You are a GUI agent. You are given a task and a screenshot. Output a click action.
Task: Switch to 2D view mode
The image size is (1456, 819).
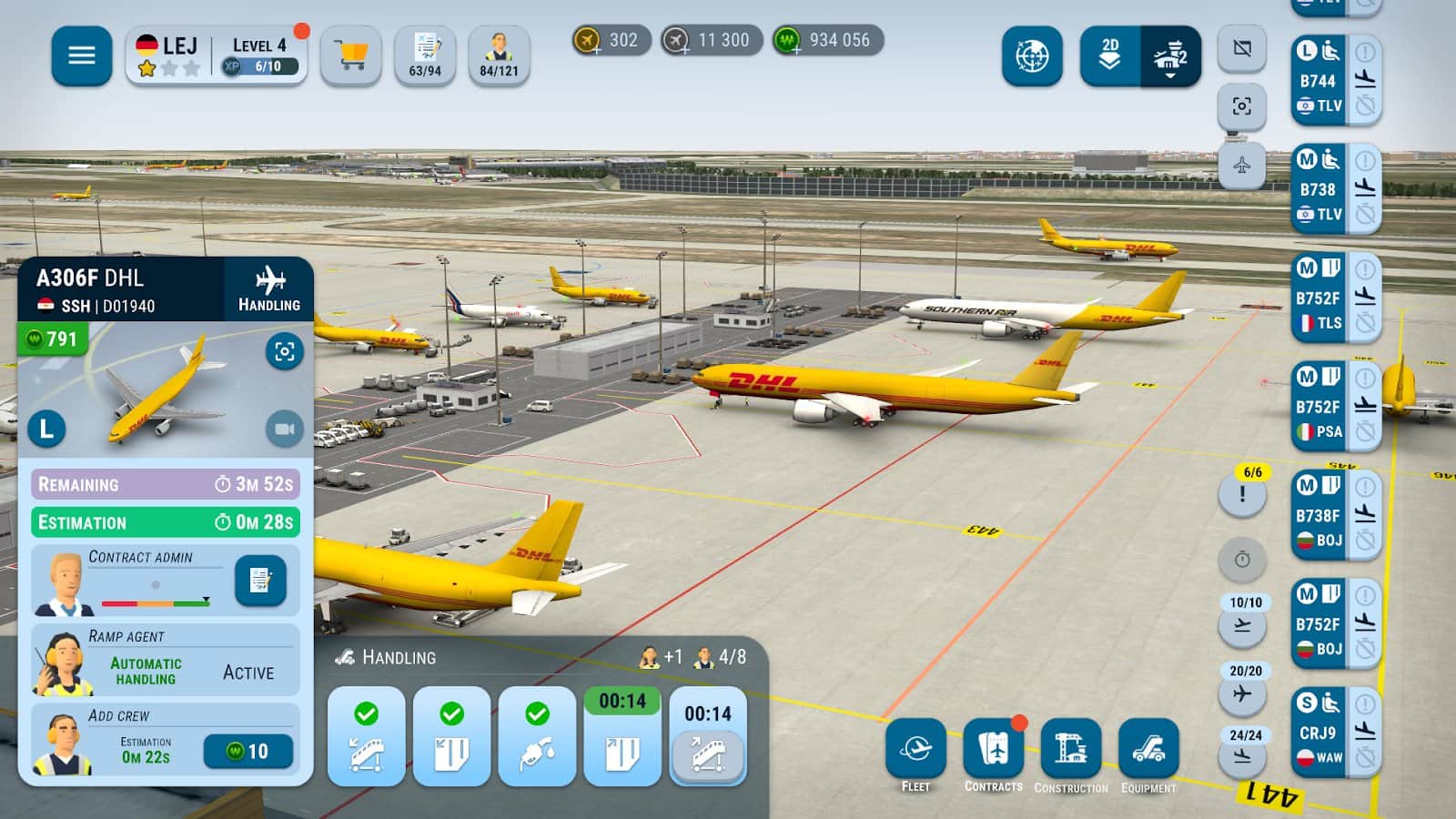click(1110, 56)
